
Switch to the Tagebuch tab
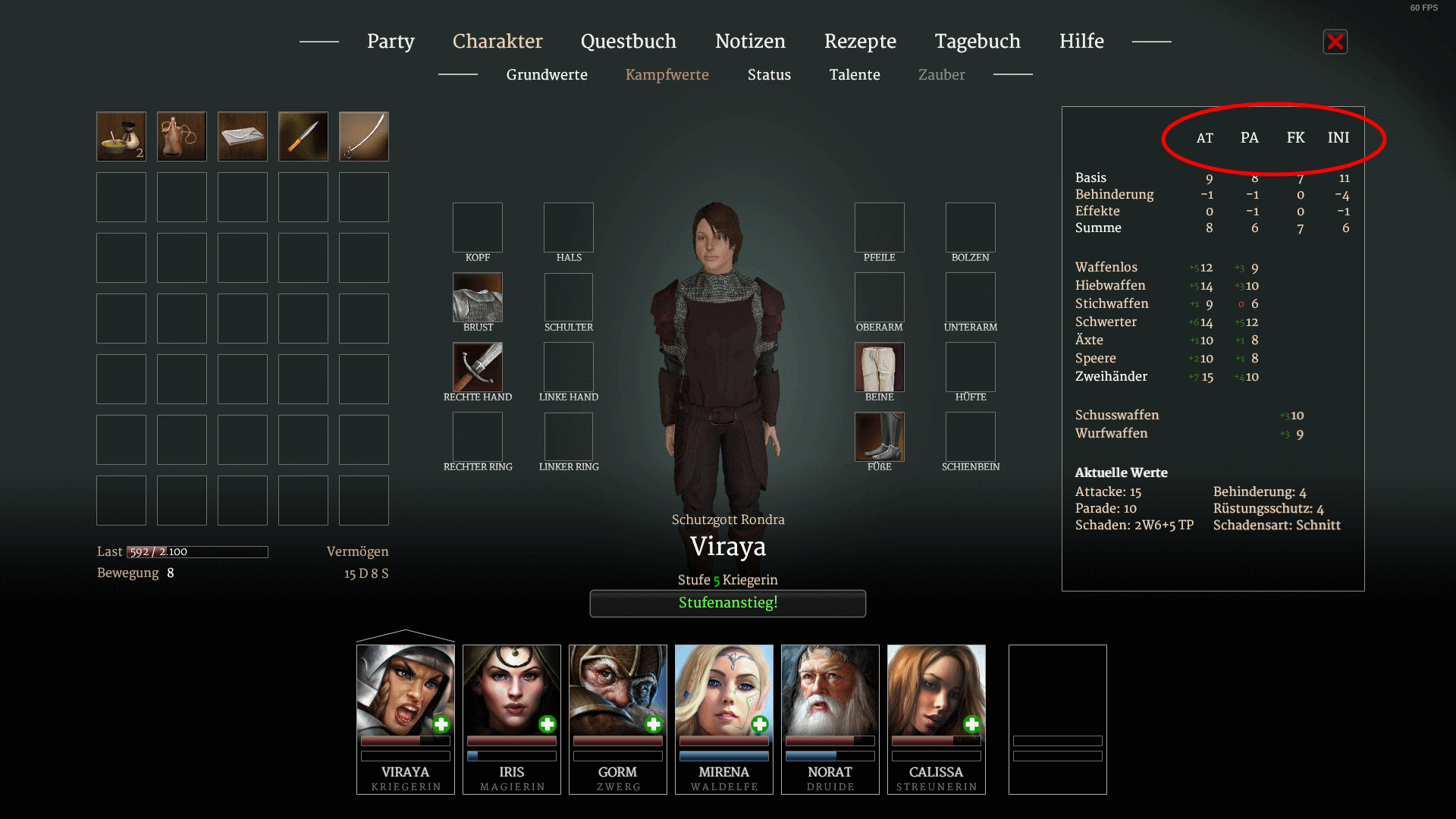pyautogui.click(x=977, y=41)
